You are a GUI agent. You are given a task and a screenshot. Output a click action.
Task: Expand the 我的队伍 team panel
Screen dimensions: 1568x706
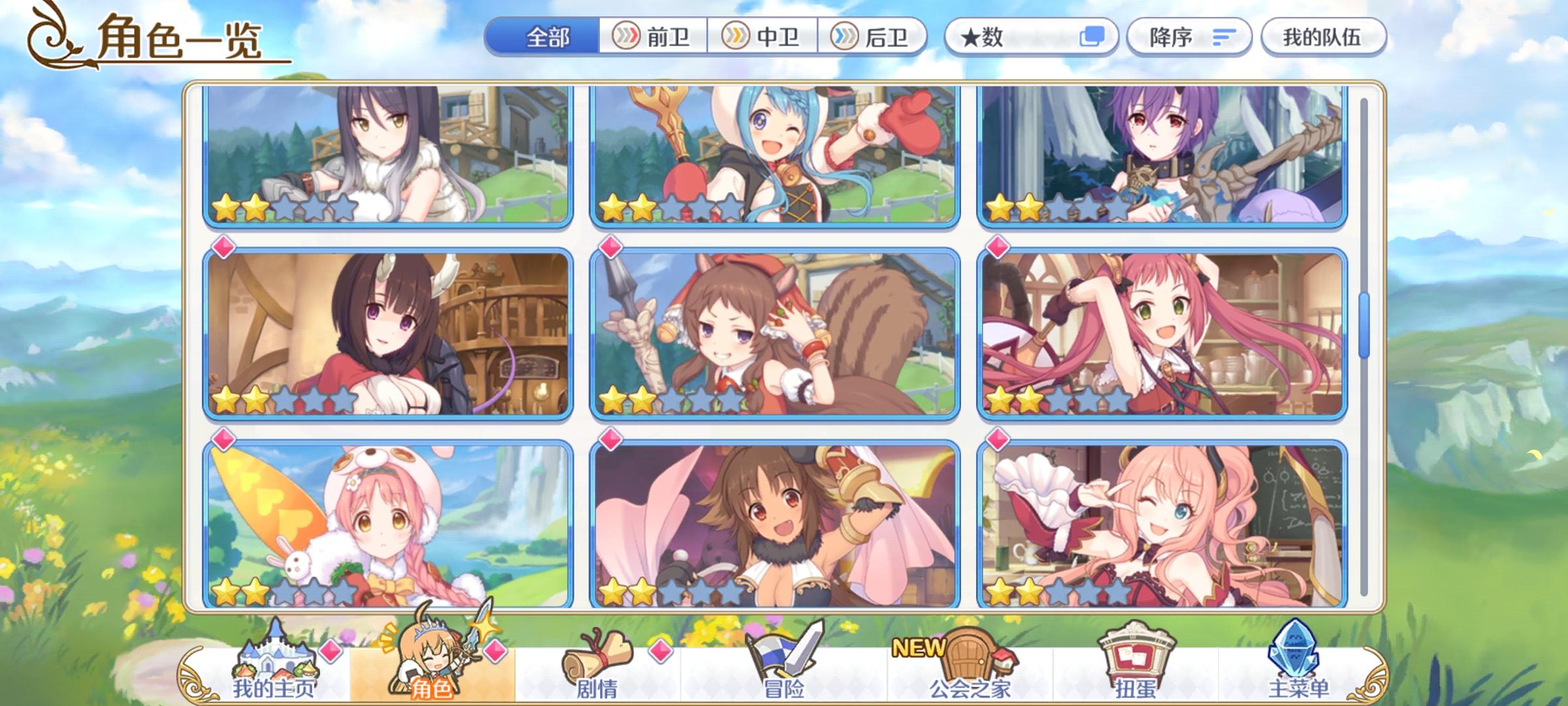(x=1323, y=37)
